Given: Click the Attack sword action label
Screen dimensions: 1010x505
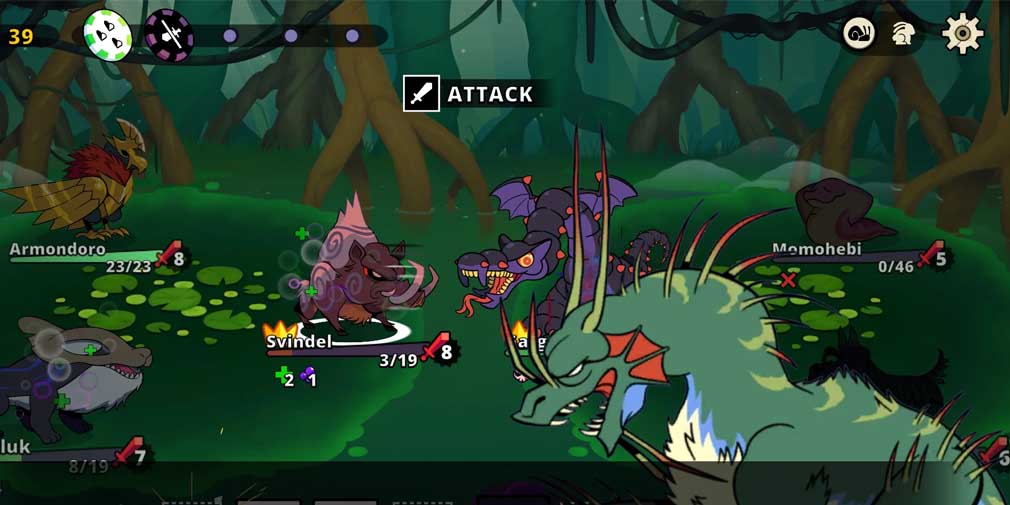Looking at the screenshot, I should click(469, 94).
